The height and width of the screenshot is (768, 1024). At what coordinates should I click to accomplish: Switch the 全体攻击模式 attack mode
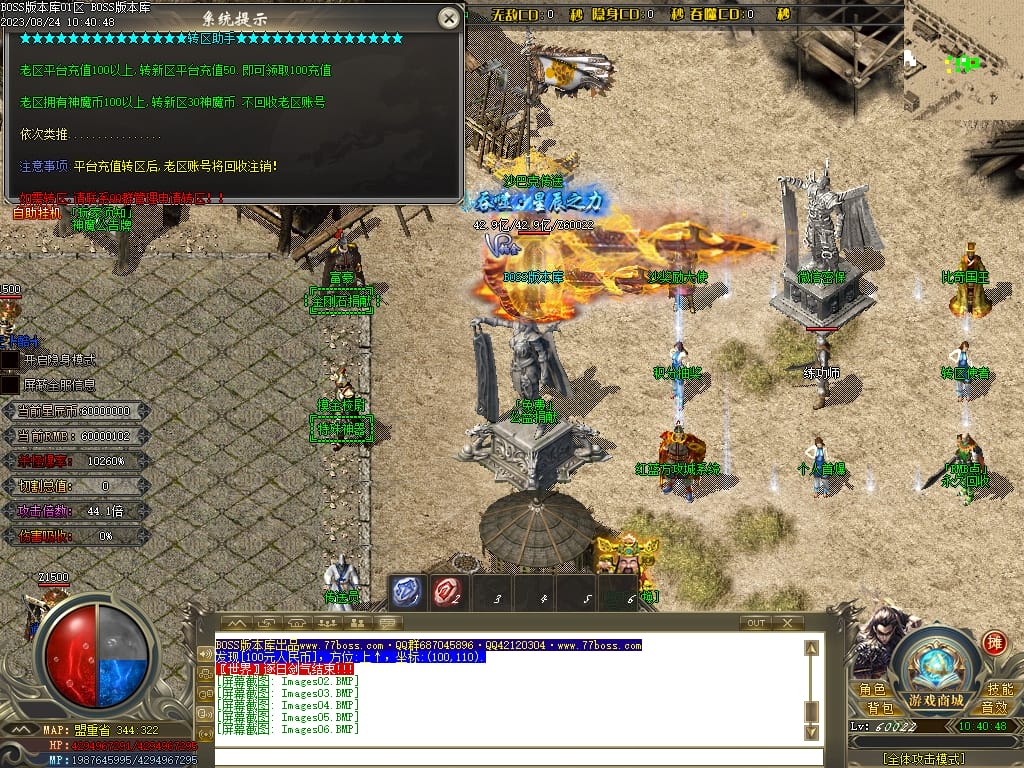(x=924, y=759)
